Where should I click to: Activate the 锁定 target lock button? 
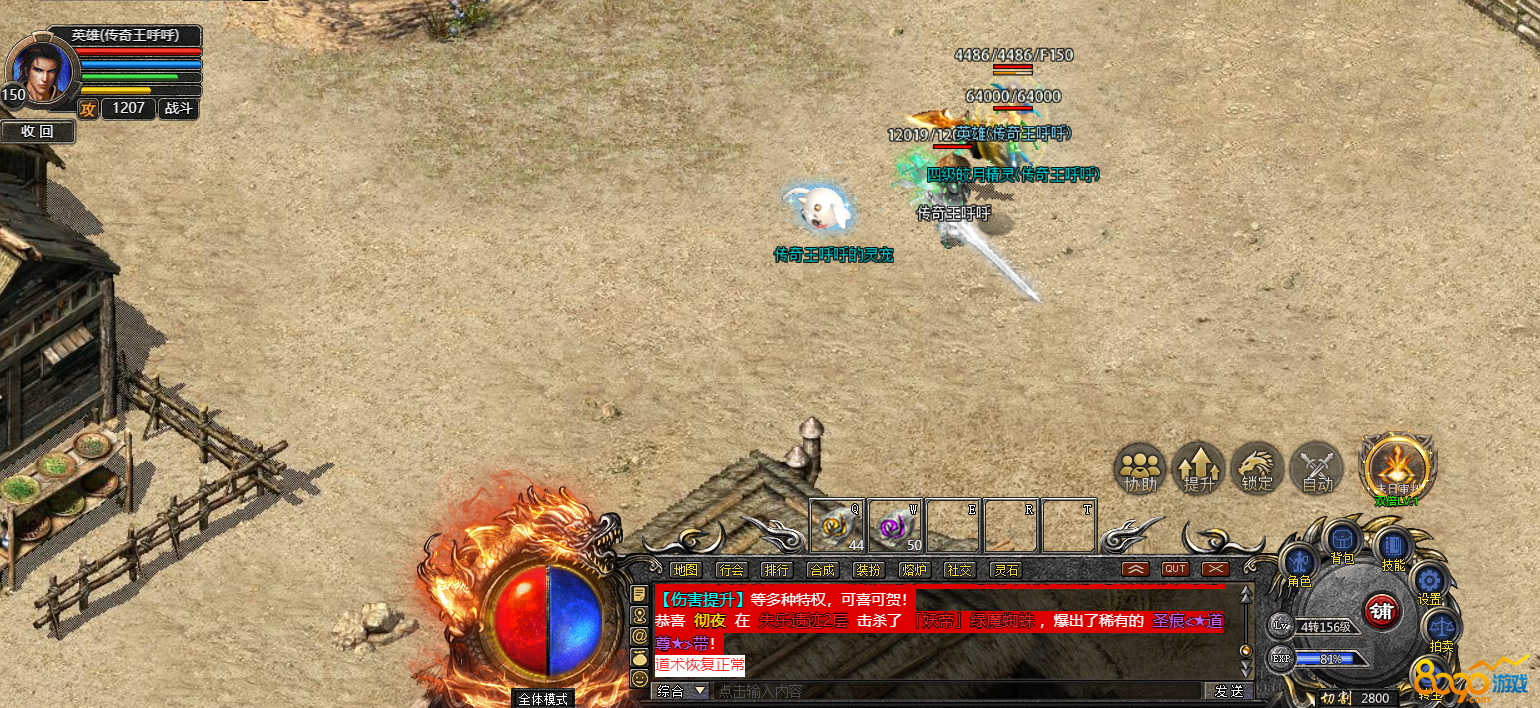(x=1257, y=469)
